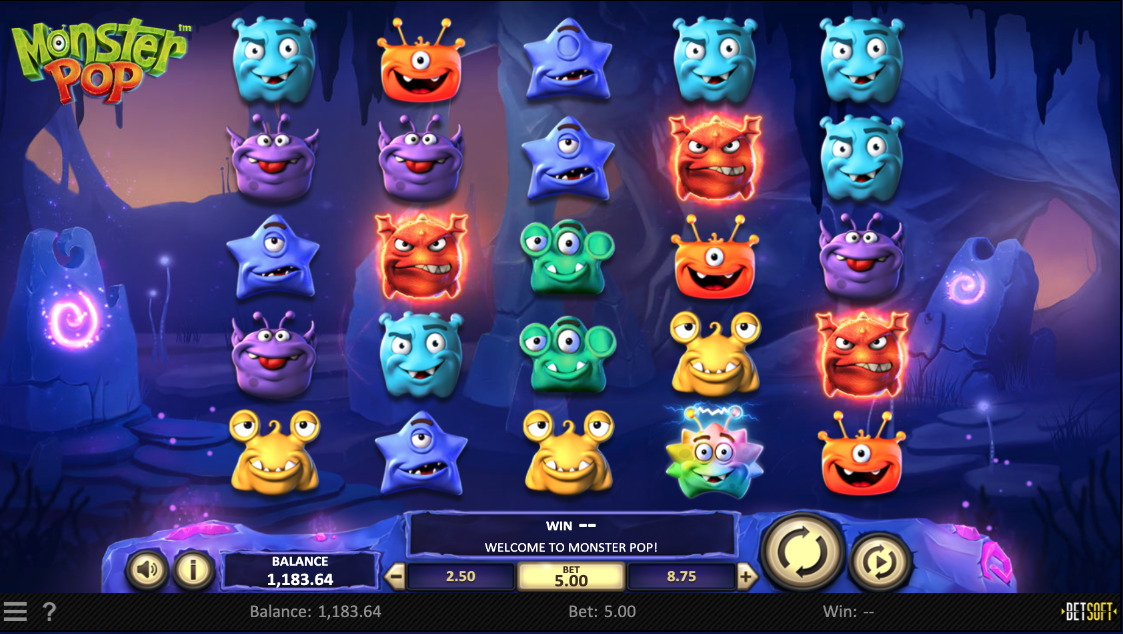Mute the sound with the speaker button
Screen dimensions: 1123x634
click(147, 571)
